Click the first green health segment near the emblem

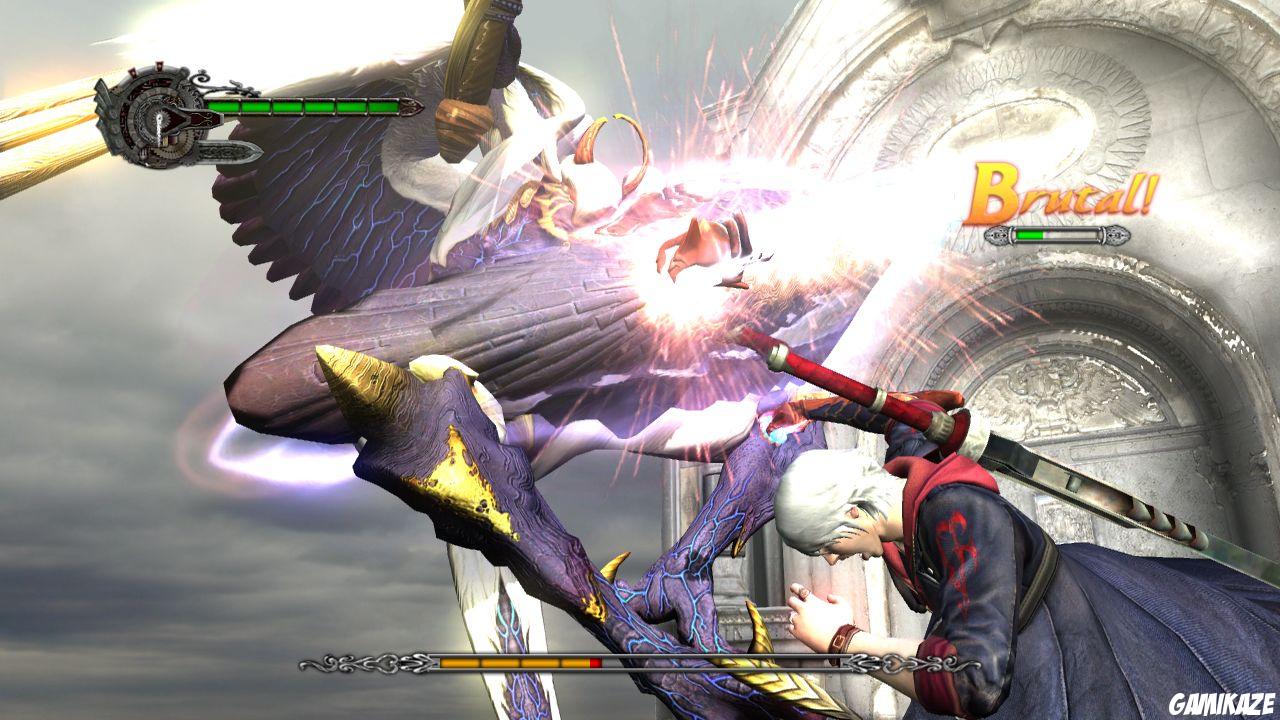coord(223,108)
